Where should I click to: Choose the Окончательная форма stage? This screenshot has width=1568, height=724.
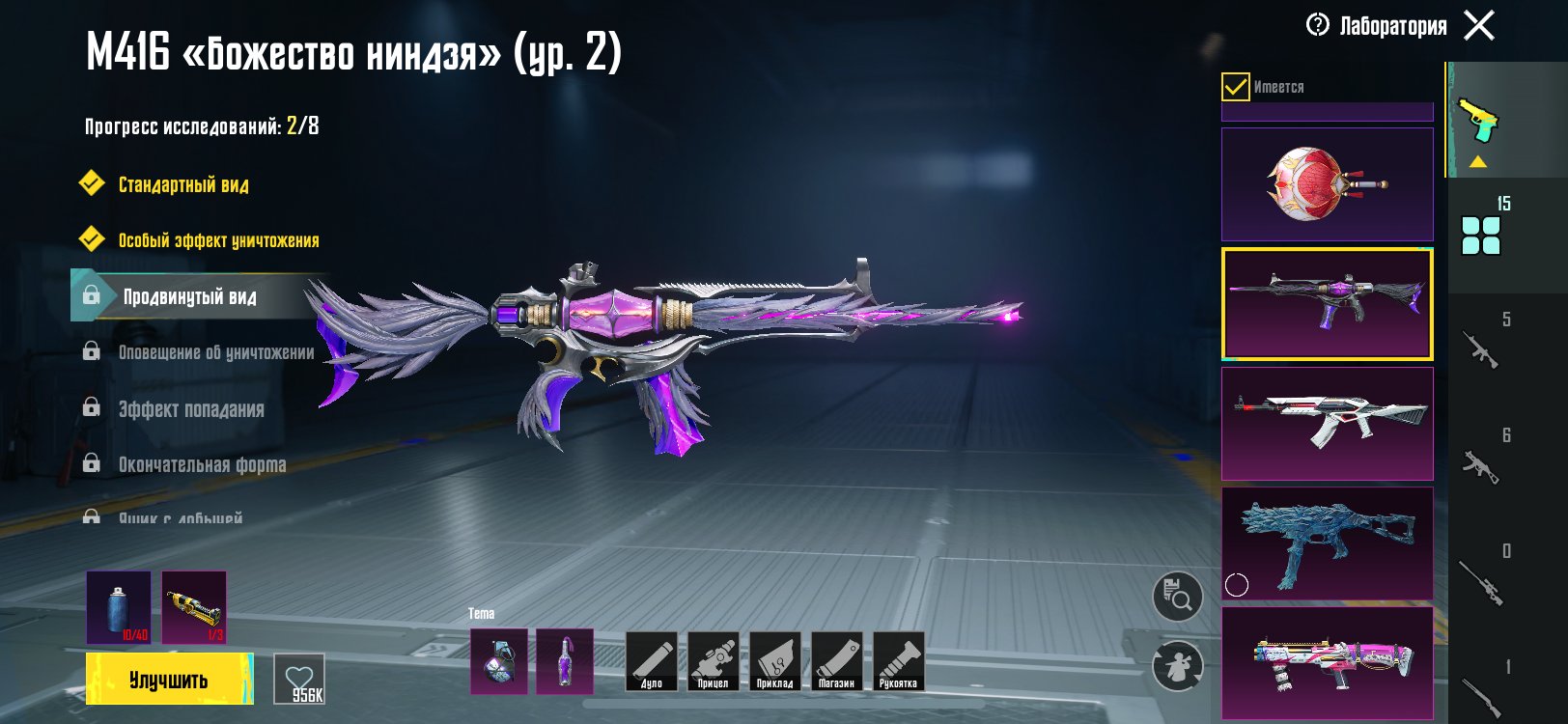coord(202,465)
